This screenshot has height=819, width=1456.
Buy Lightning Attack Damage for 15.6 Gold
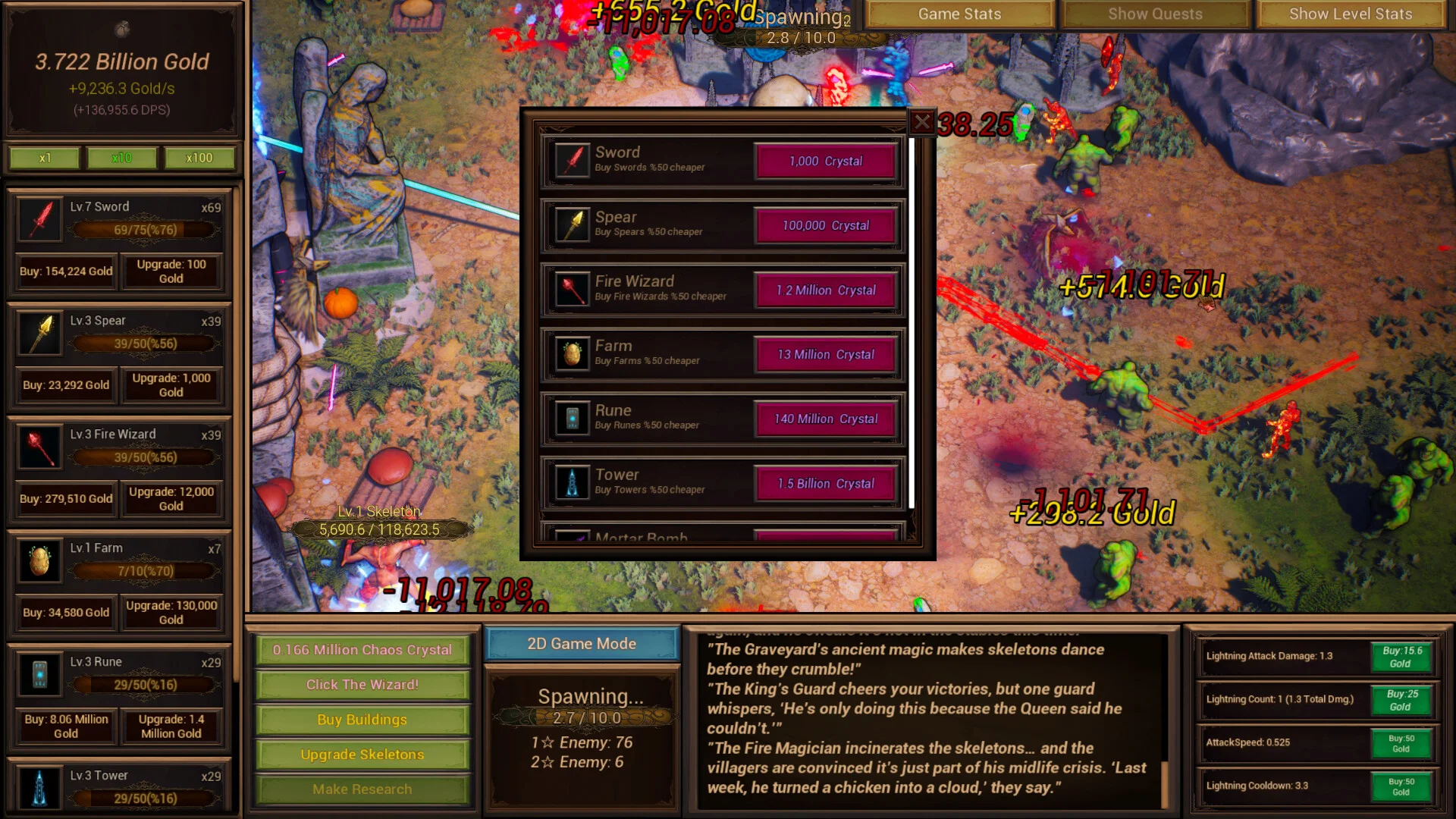point(1401,657)
